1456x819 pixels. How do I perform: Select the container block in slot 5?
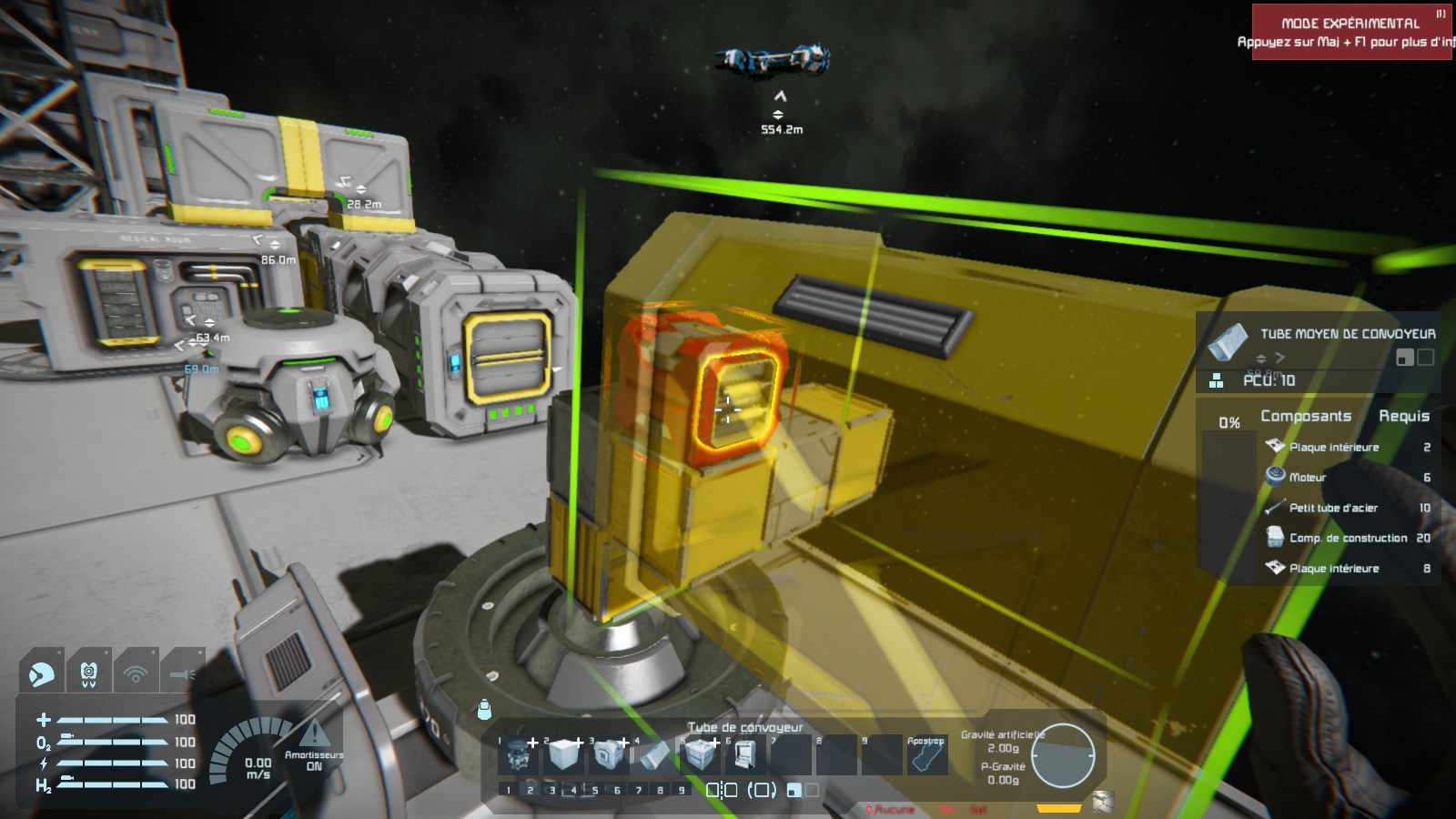[699, 754]
